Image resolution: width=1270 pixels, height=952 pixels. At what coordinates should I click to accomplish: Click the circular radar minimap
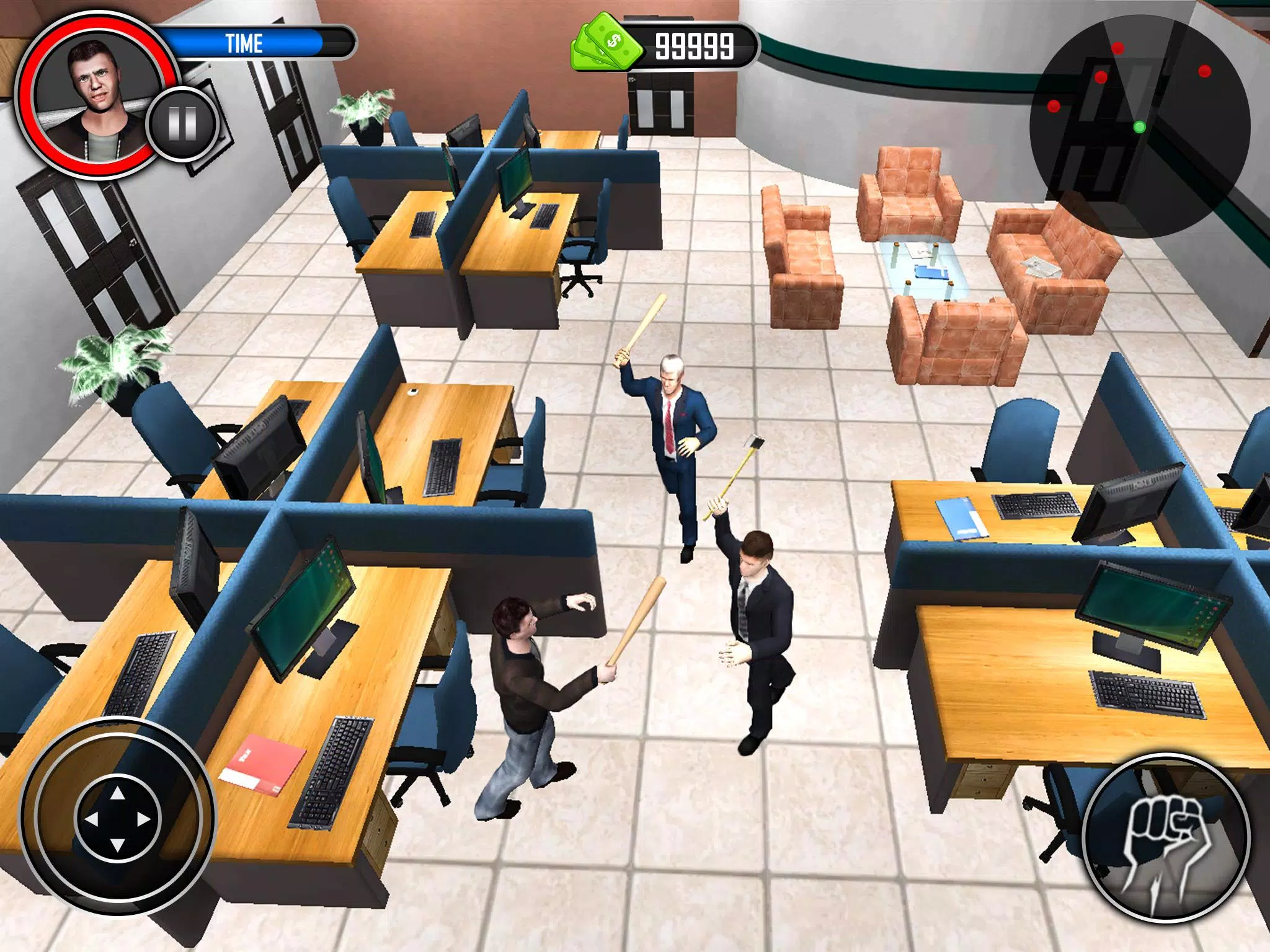pyautogui.click(x=1140, y=127)
